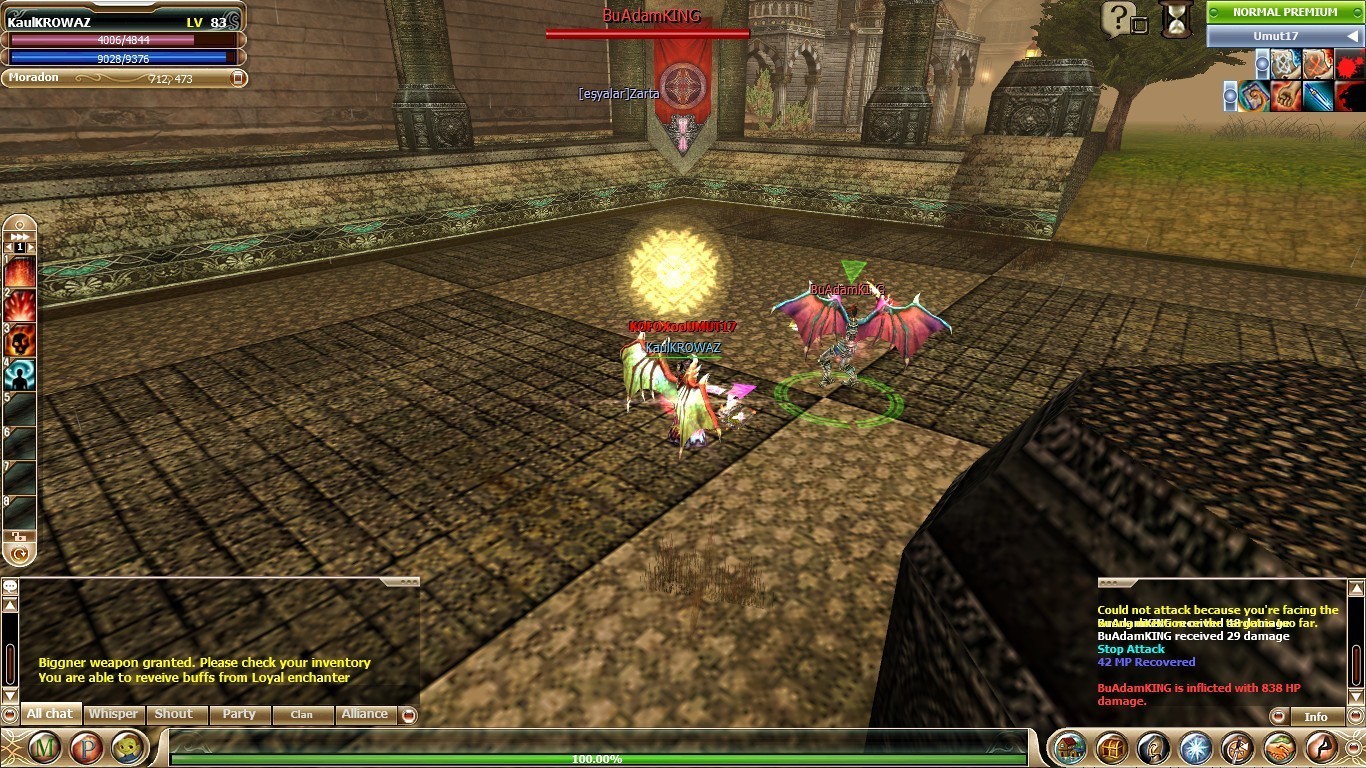
Task: Click the round P button
Action: pyautogui.click(x=87, y=747)
